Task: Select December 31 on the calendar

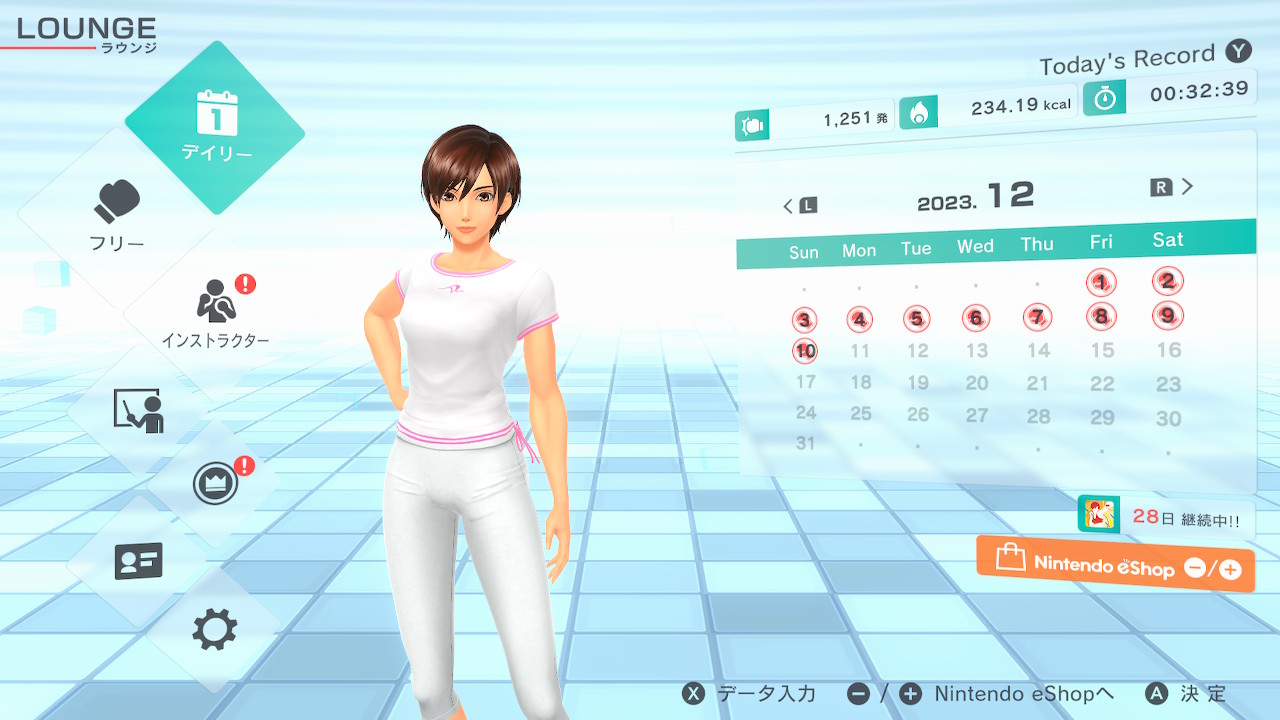Action: [806, 443]
